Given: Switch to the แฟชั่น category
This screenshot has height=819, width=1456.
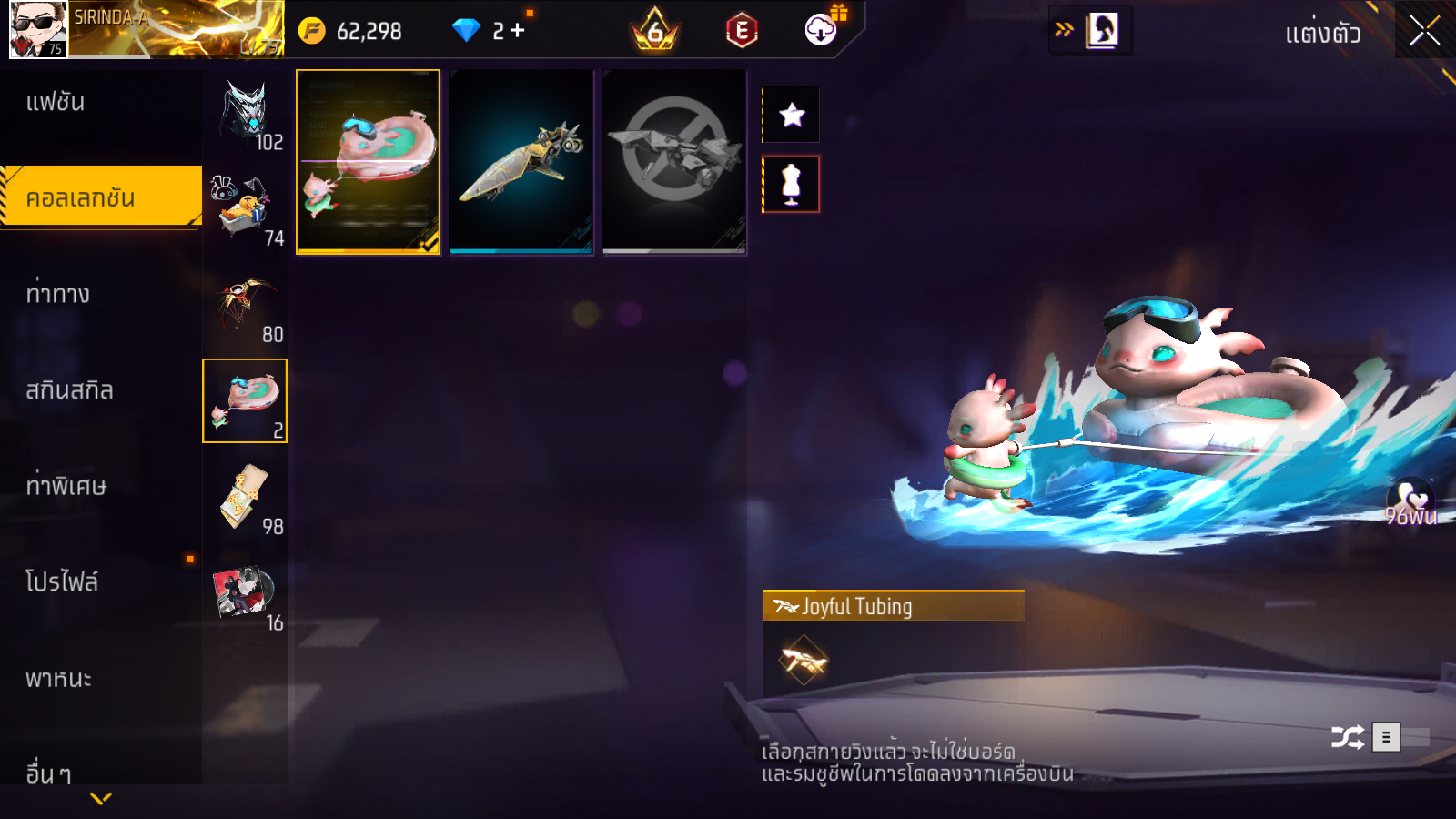Looking at the screenshot, I should (56, 102).
